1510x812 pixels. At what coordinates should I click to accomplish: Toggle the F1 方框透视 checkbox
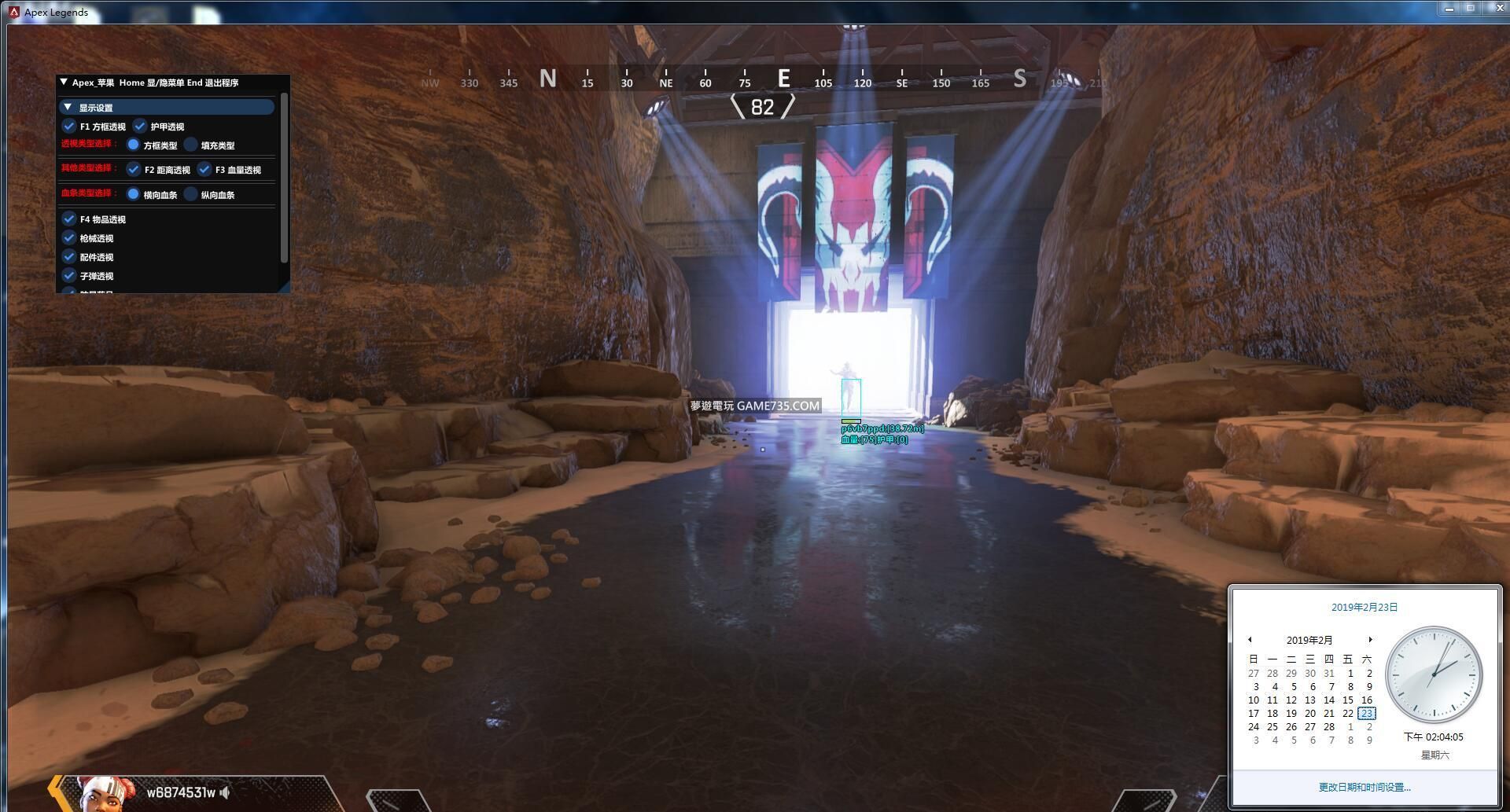(x=69, y=127)
